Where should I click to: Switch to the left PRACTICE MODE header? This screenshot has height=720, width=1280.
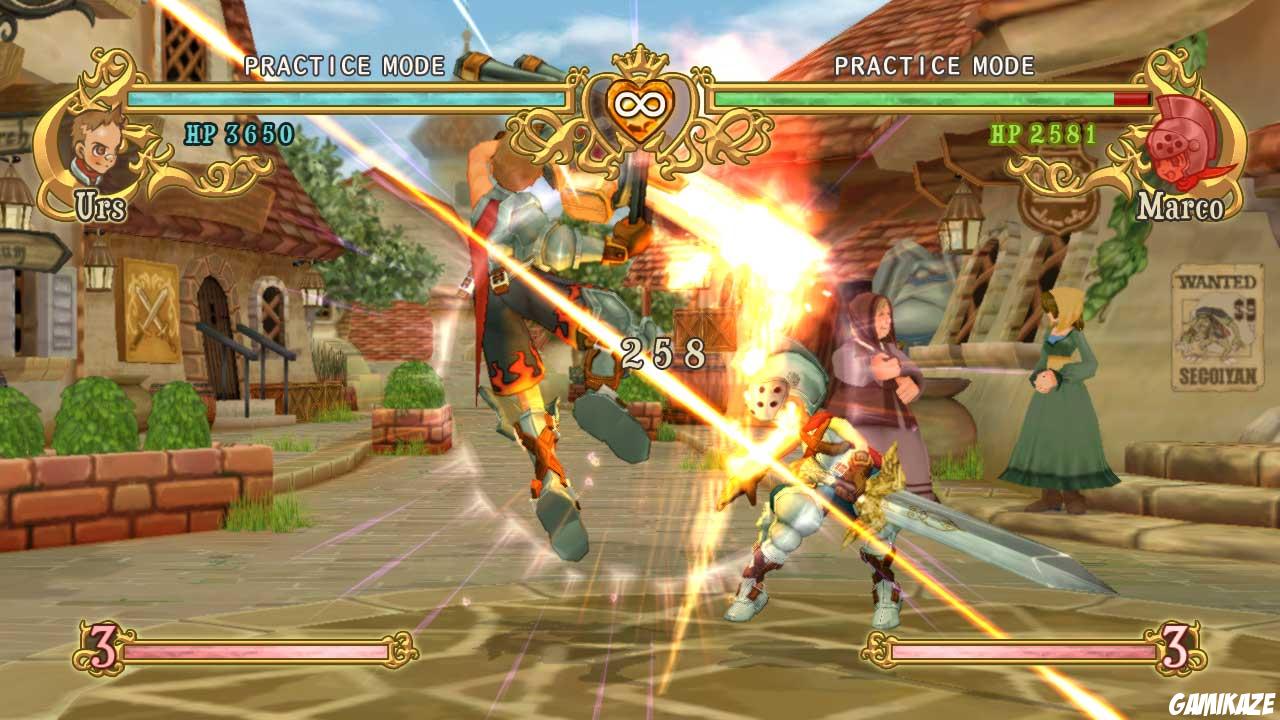[x=345, y=63]
